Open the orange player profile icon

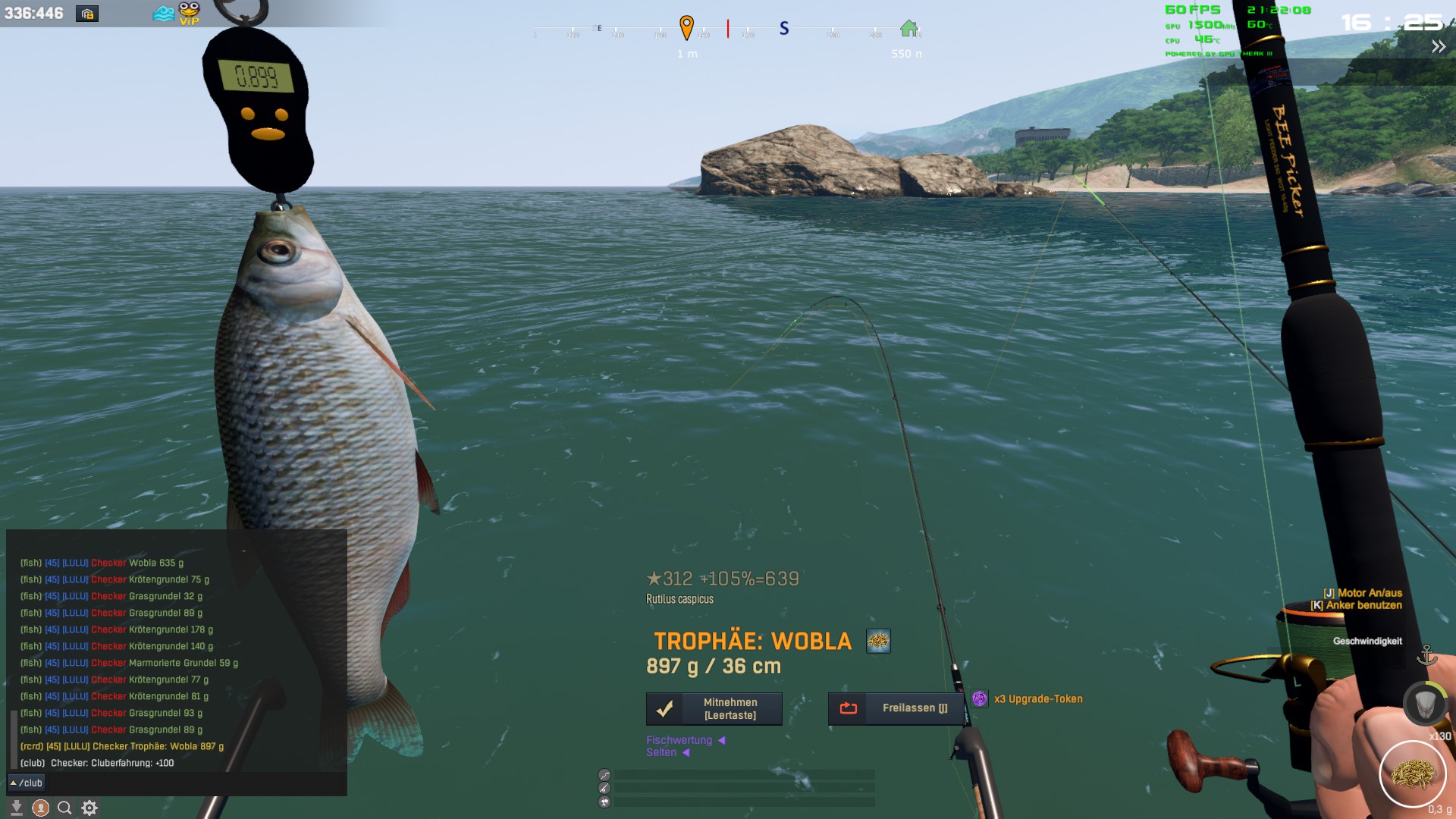pos(41,808)
